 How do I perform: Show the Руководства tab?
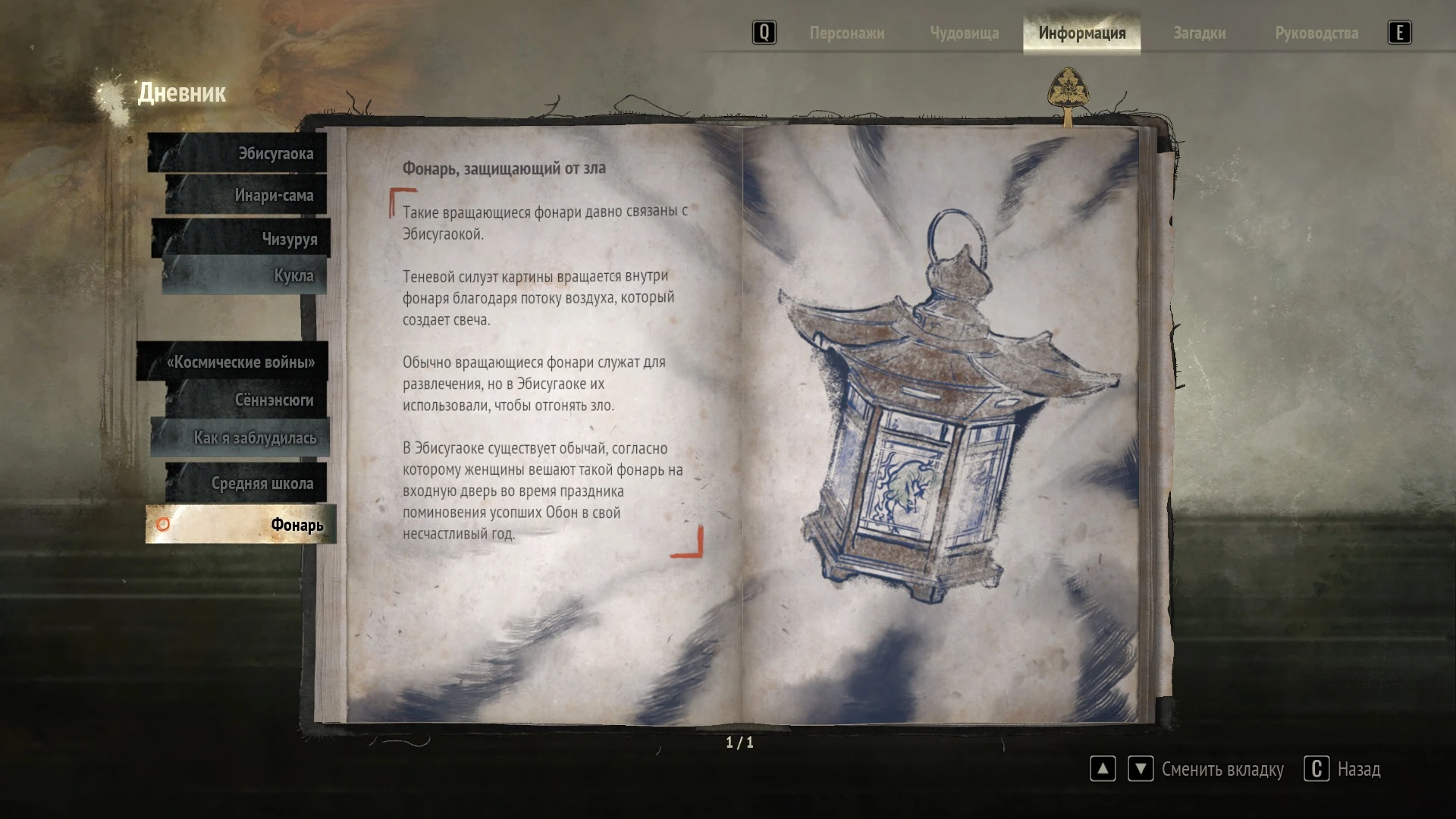point(1316,33)
